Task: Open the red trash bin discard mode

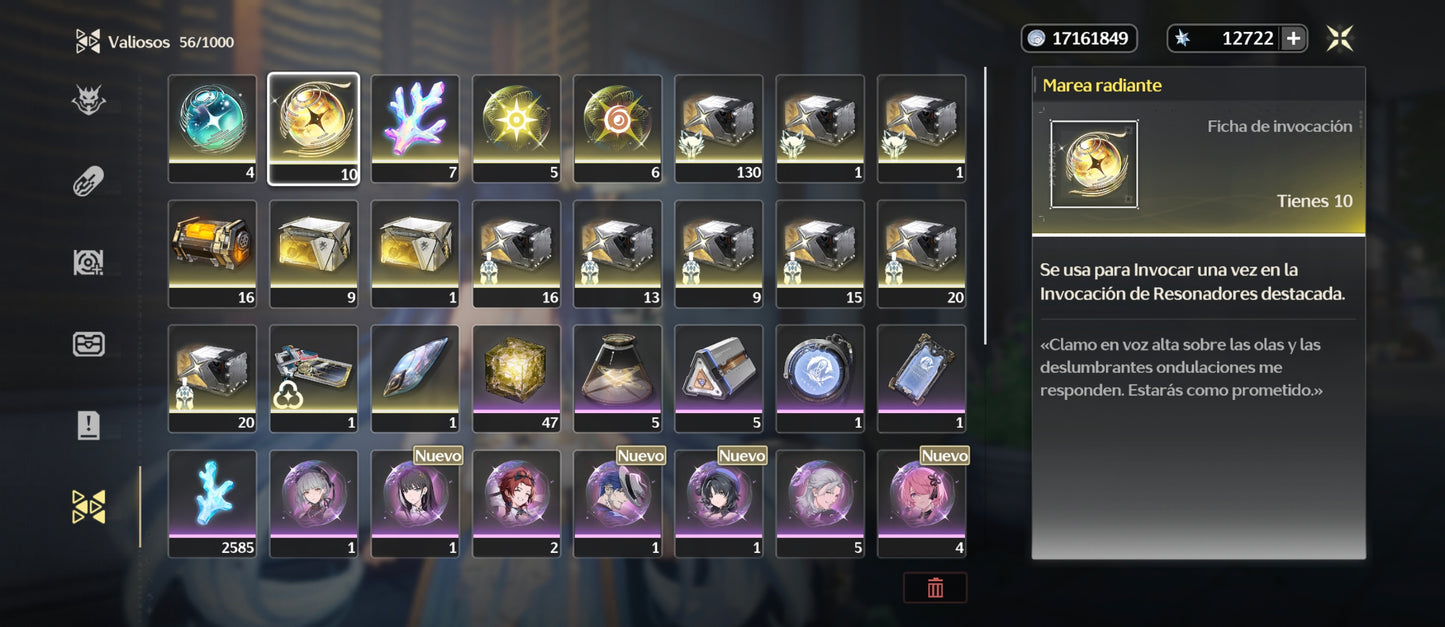Action: (935, 588)
